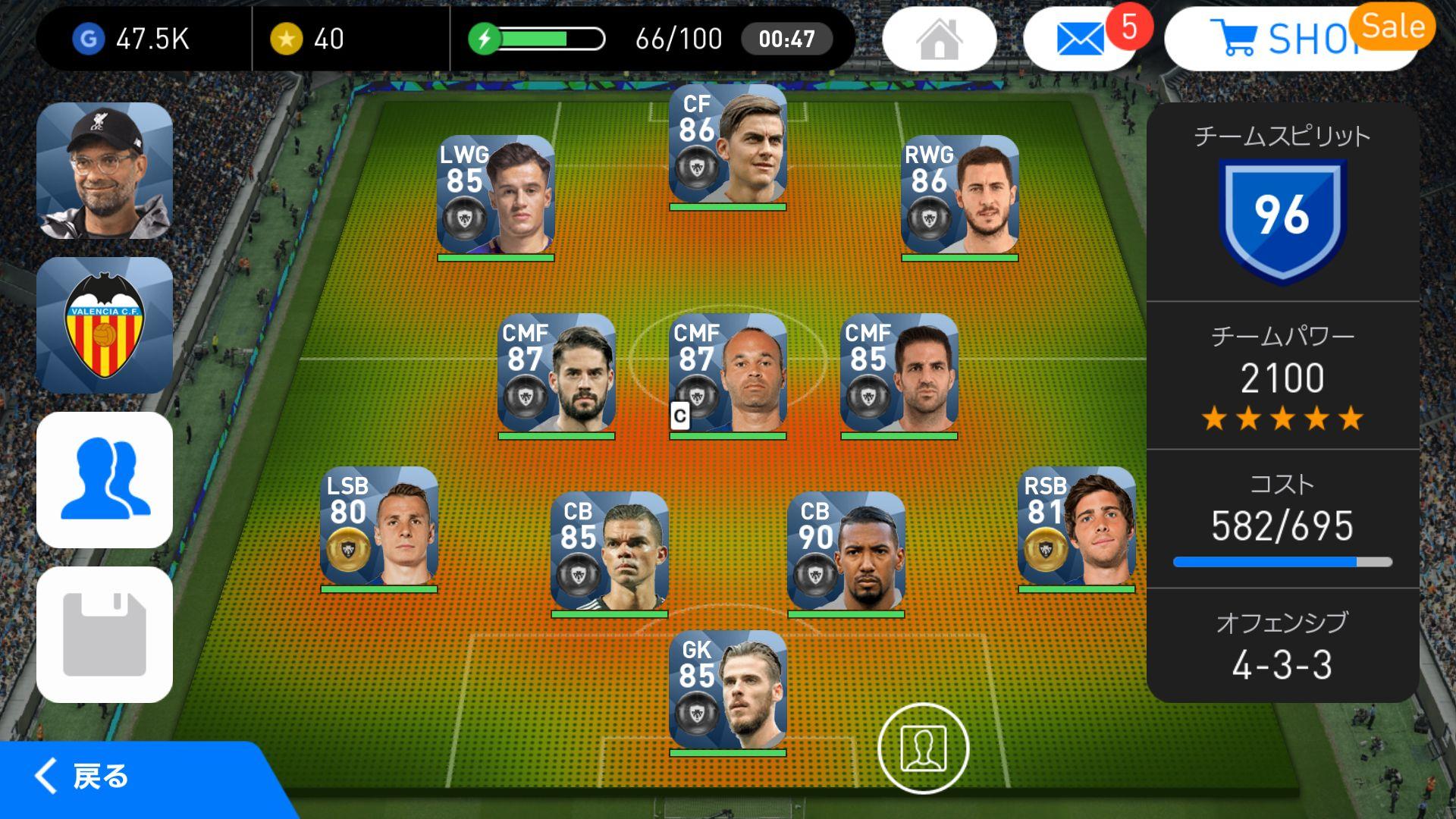
Task: Tap the circular player portrait toggle
Action: click(x=923, y=748)
